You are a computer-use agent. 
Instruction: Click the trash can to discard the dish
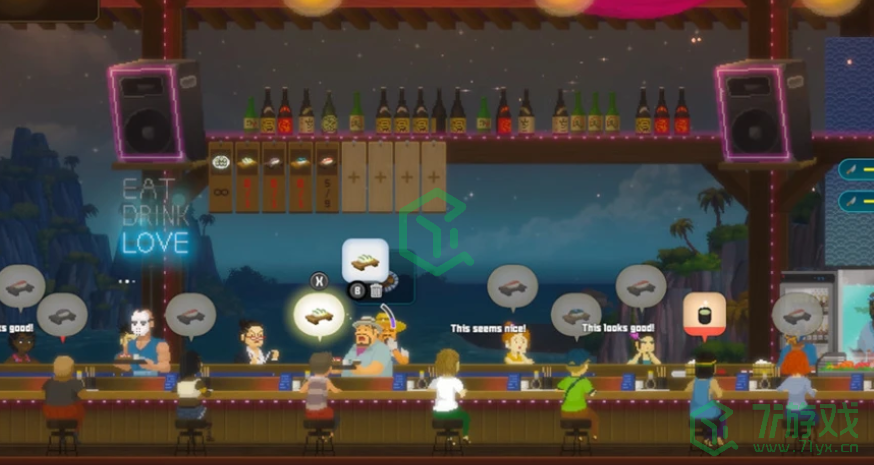click(376, 291)
